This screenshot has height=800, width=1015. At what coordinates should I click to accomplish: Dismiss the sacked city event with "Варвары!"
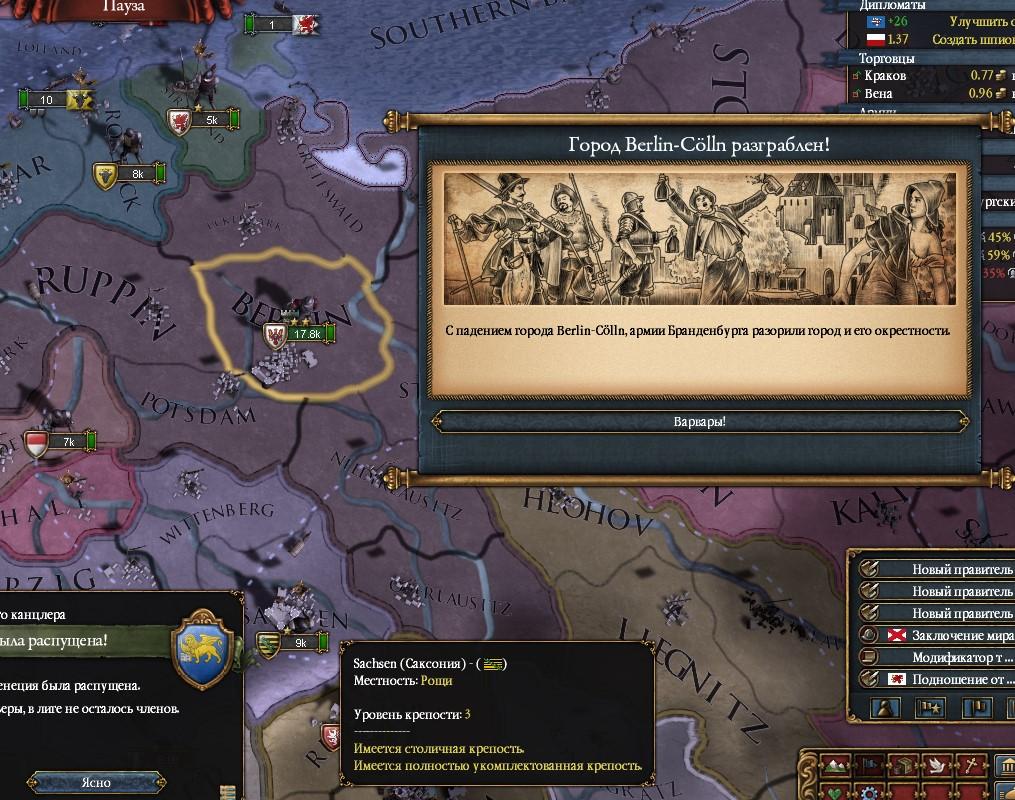click(x=700, y=421)
